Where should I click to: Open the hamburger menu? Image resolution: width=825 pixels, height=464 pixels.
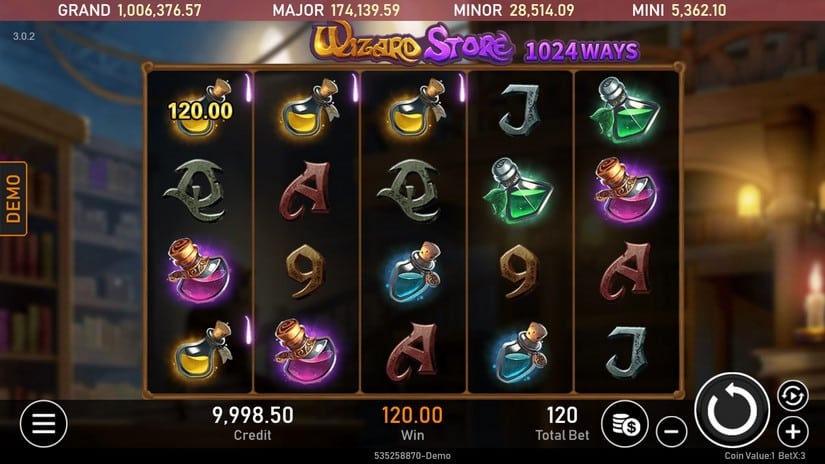43,423
